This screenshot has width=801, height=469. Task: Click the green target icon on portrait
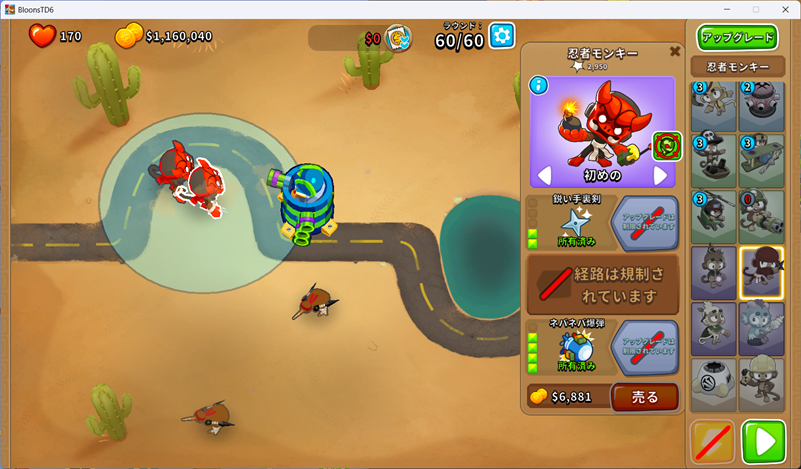[x=666, y=146]
